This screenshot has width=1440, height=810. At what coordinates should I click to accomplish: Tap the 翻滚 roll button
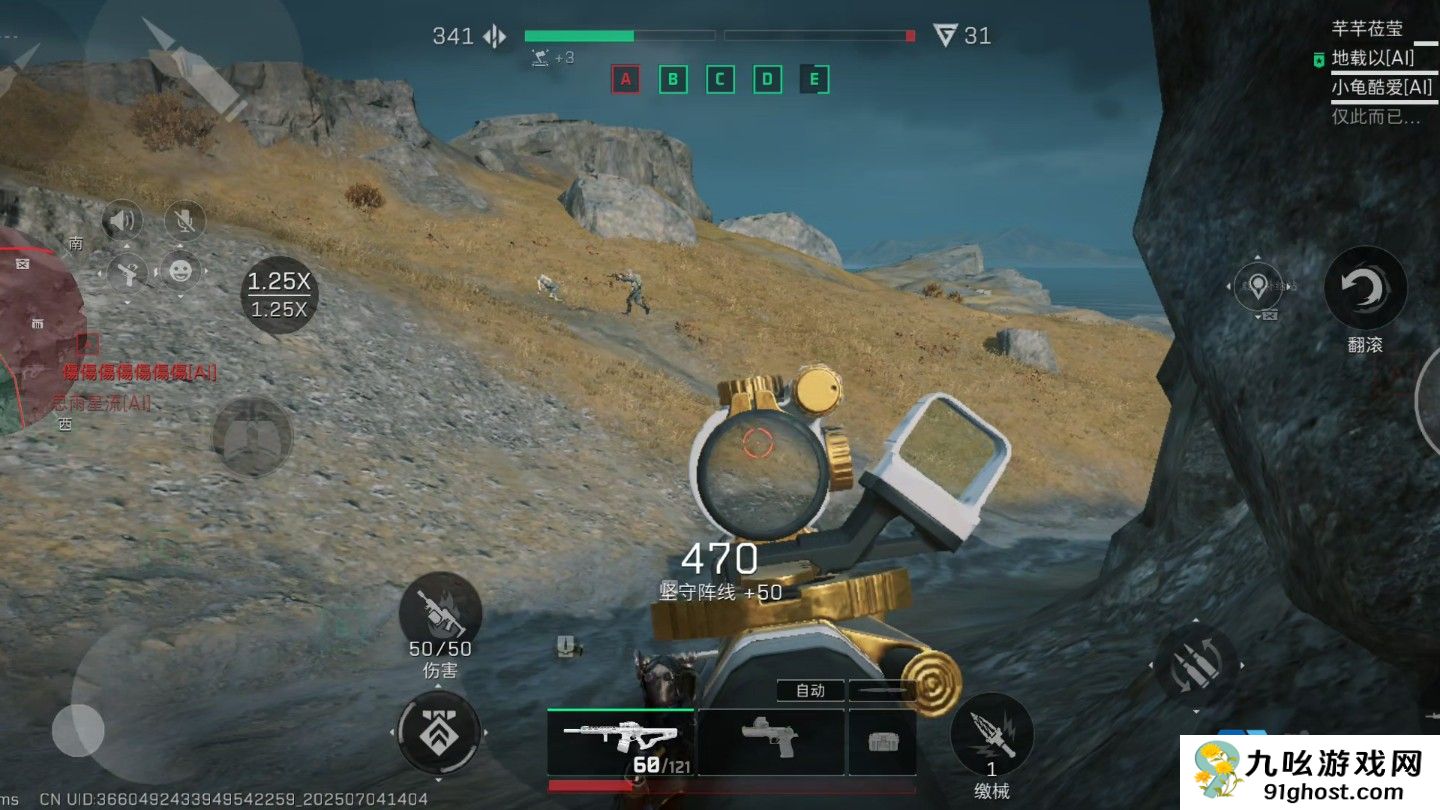pos(1365,290)
